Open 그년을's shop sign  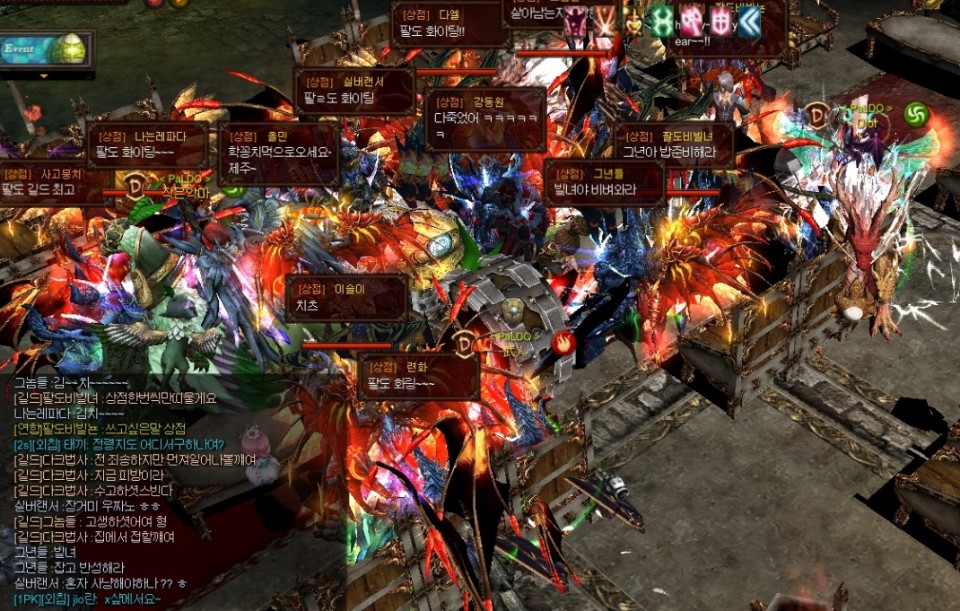[x=604, y=182]
